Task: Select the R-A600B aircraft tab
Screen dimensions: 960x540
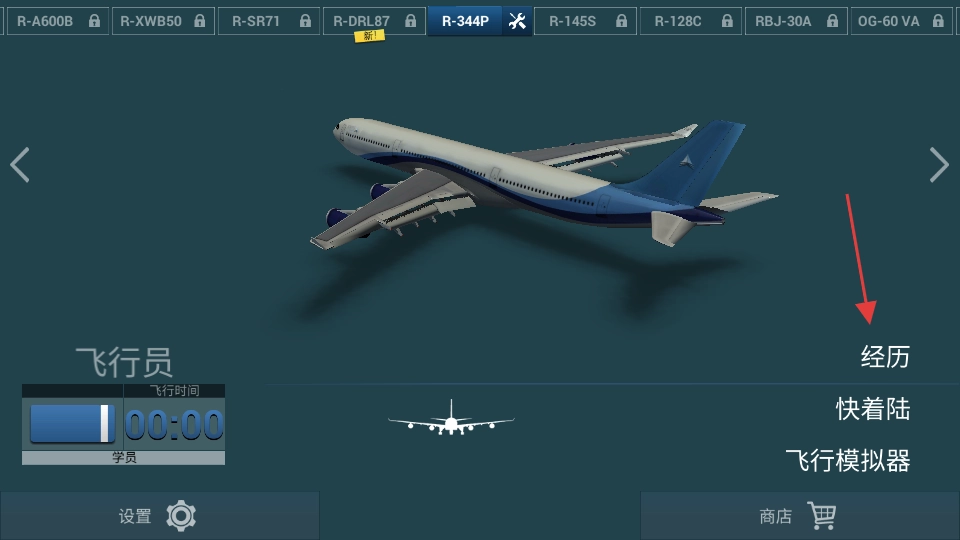Action: click(55, 21)
